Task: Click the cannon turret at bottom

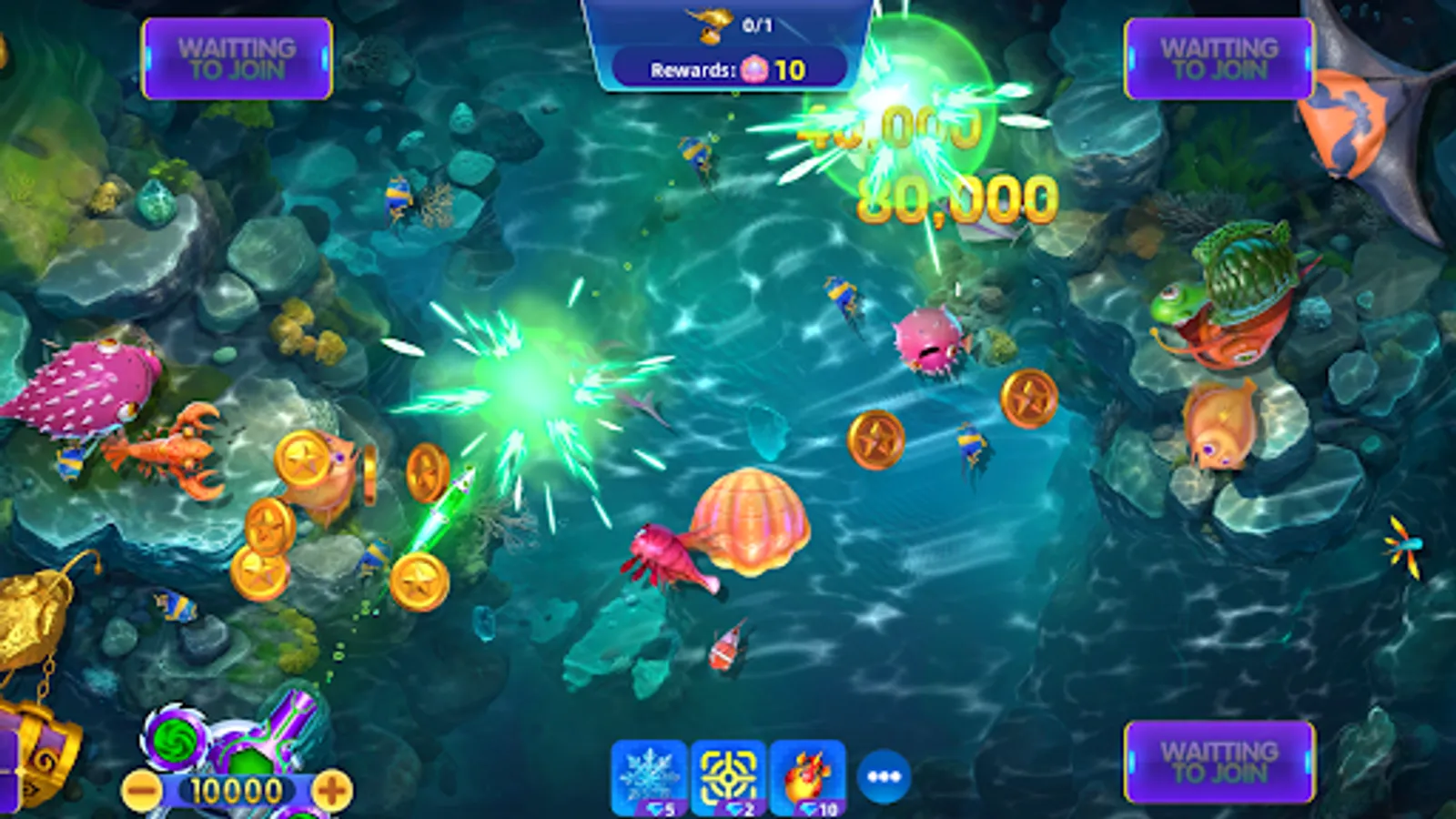Action: (x=250, y=742)
